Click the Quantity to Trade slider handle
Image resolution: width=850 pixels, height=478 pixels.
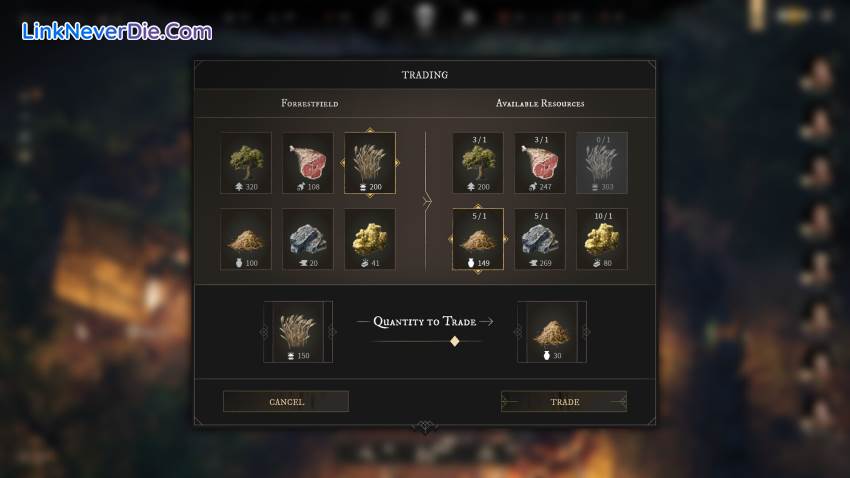tap(455, 341)
